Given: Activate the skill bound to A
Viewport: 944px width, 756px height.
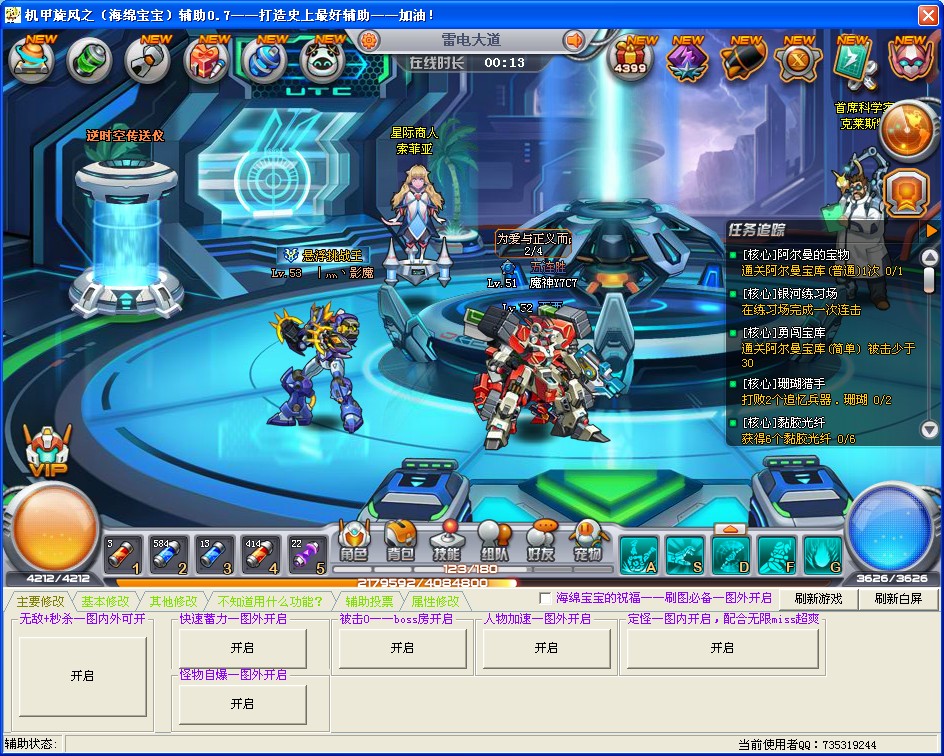Looking at the screenshot, I should pyautogui.click(x=639, y=555).
